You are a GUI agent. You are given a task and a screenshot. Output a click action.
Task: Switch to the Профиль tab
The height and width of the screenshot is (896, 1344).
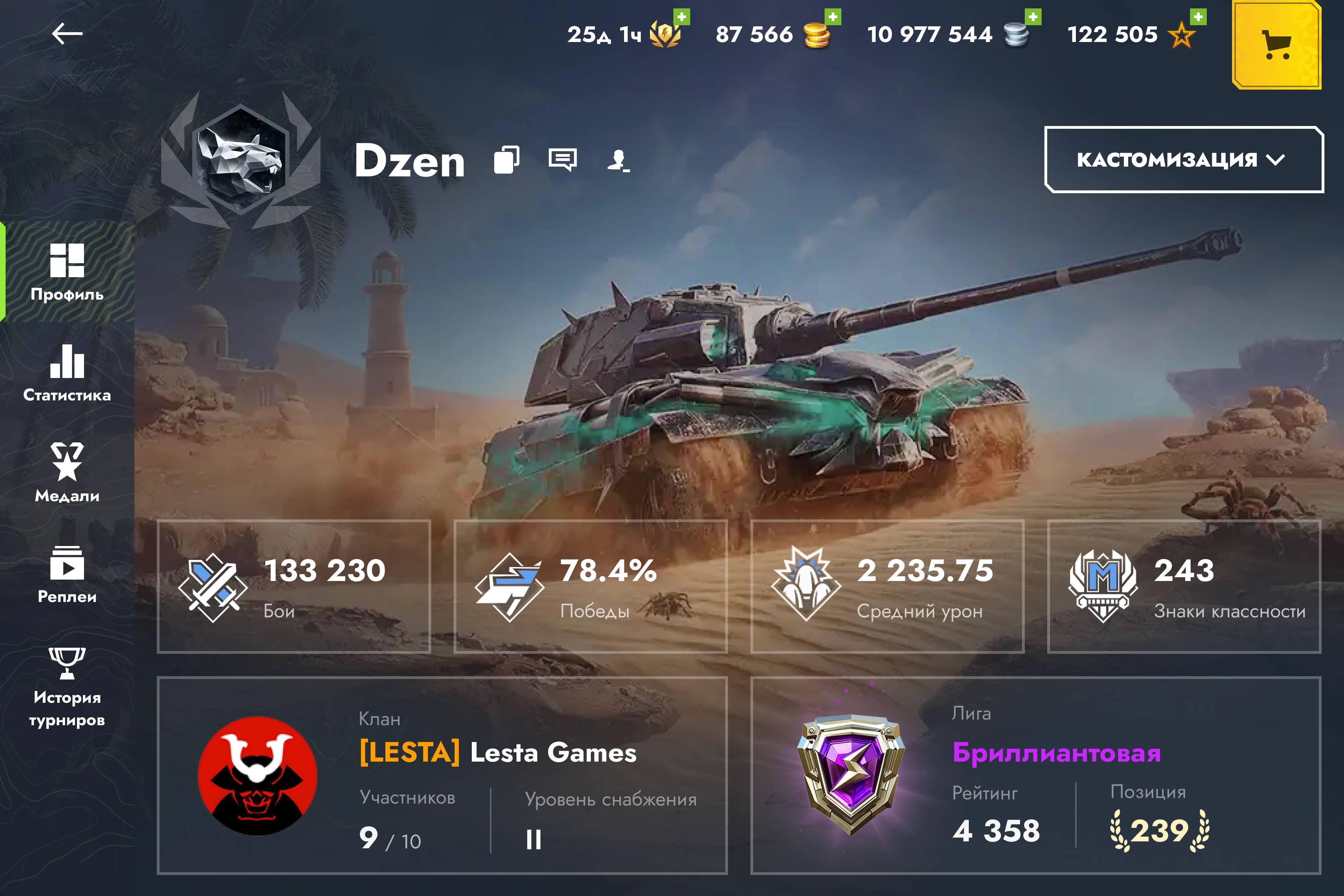[68, 272]
